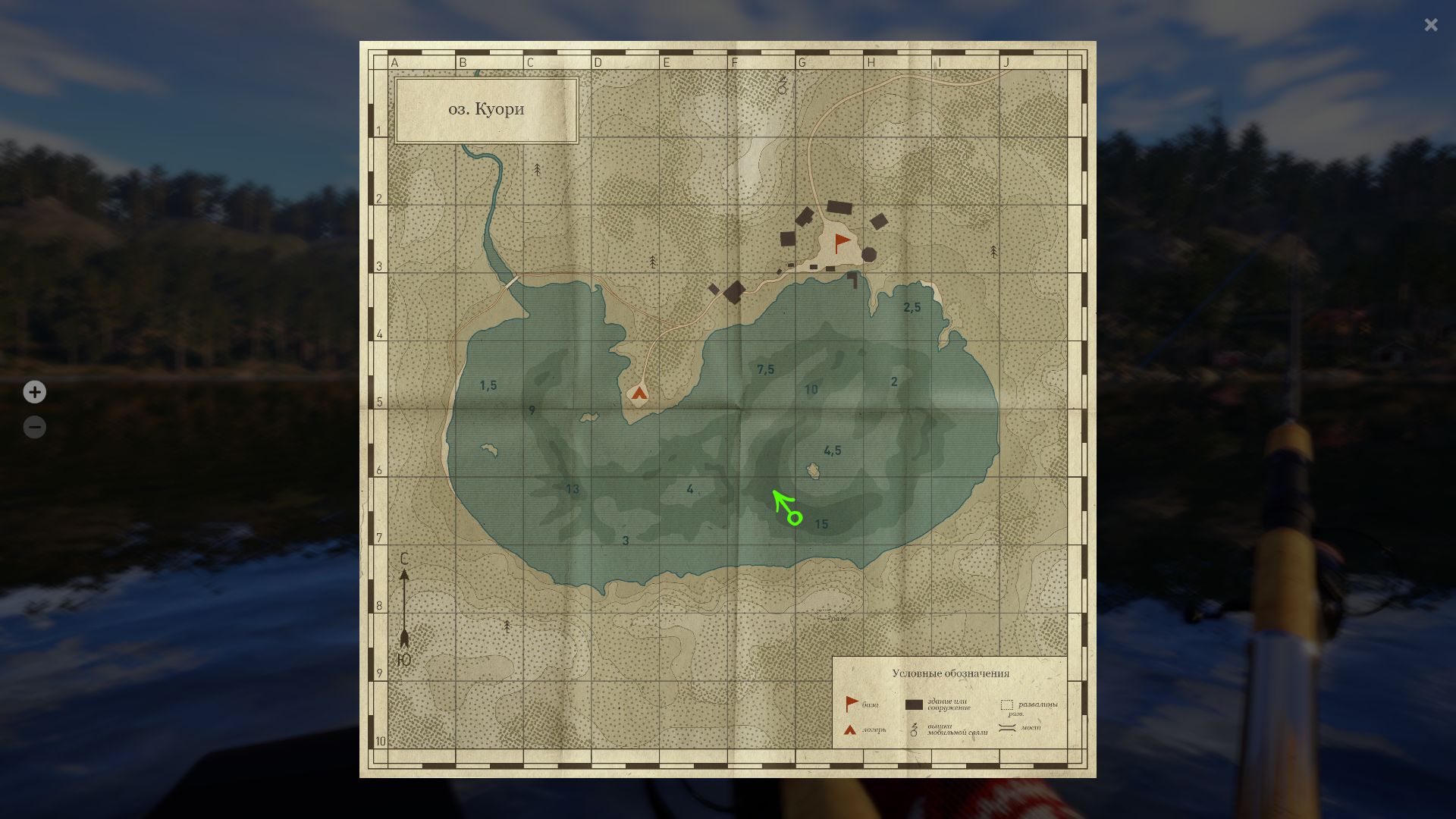
Task: Zoom out using the minus button
Action: [x=35, y=427]
